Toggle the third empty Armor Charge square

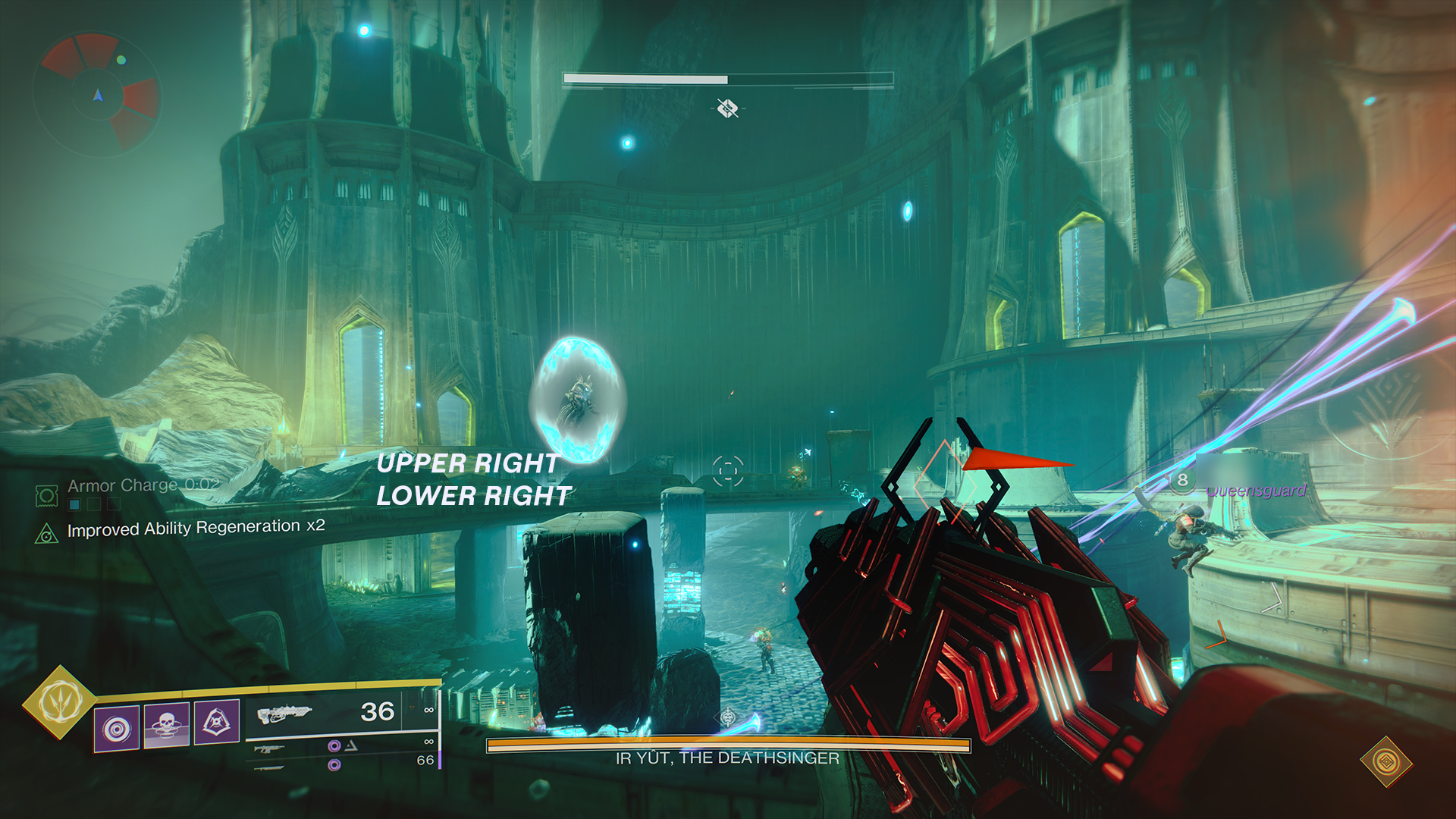click(x=114, y=503)
